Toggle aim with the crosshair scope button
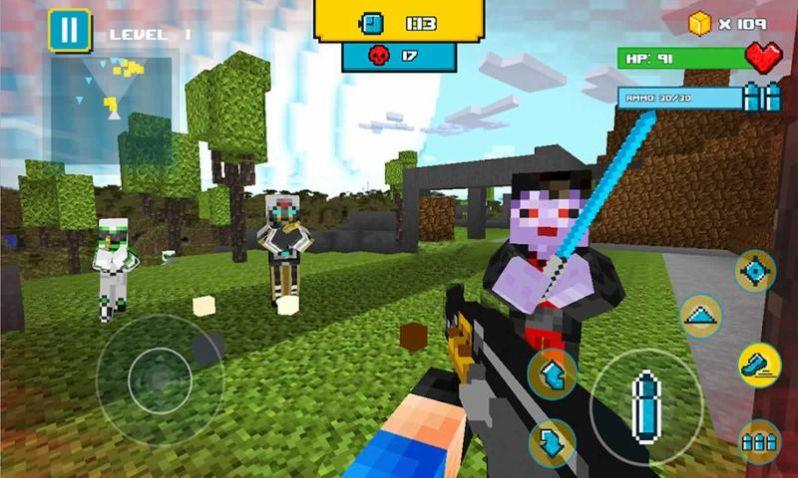798x478 pixels. coord(755,271)
